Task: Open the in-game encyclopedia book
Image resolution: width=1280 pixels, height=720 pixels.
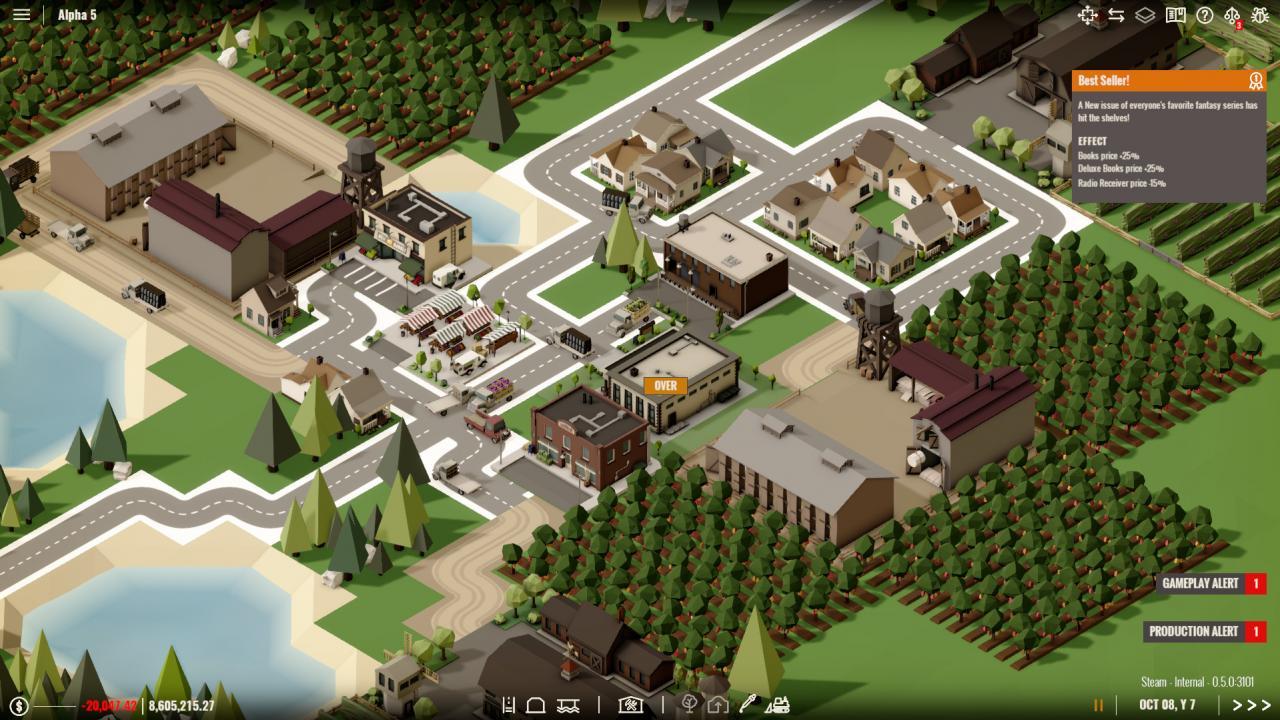Action: coord(1176,15)
